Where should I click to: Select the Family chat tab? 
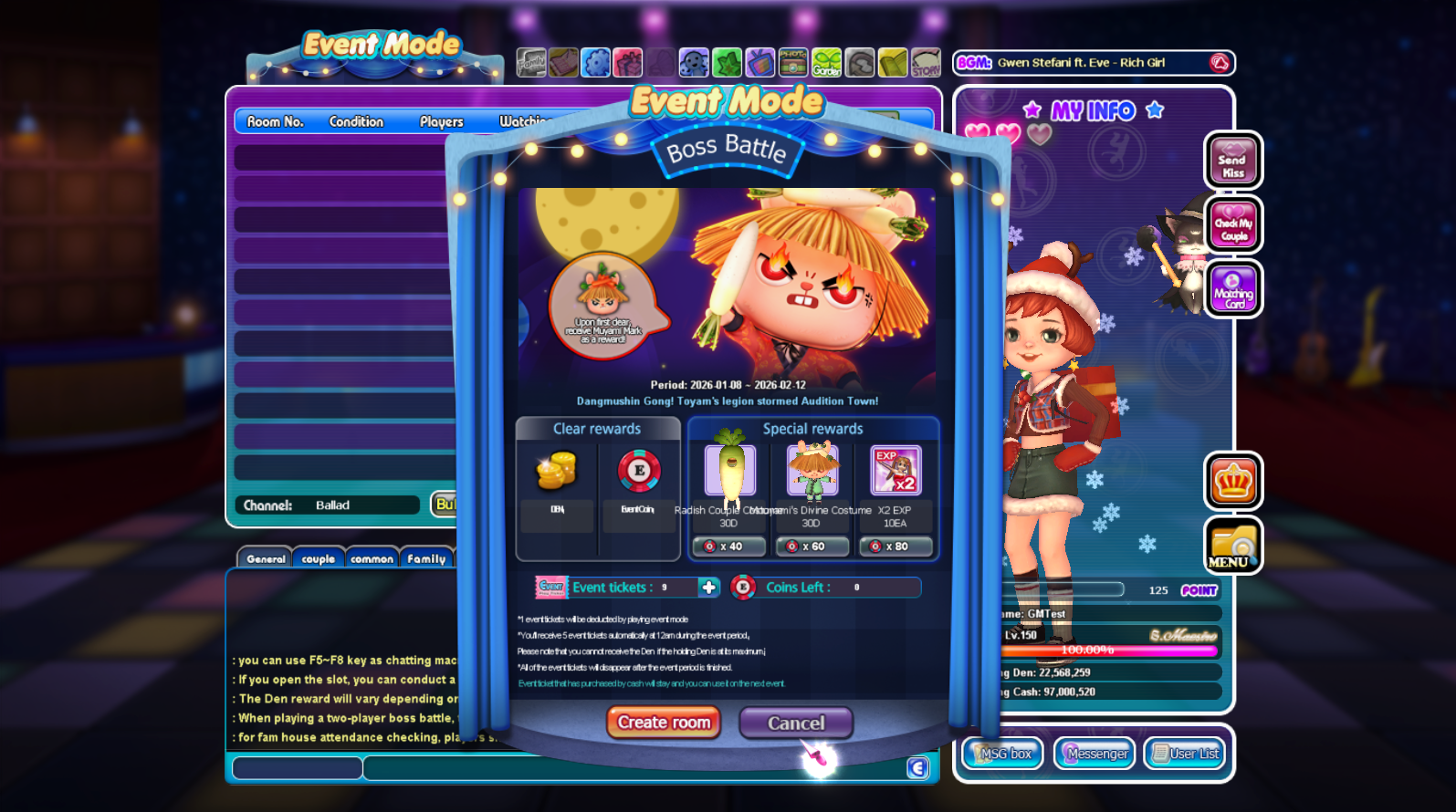(426, 558)
